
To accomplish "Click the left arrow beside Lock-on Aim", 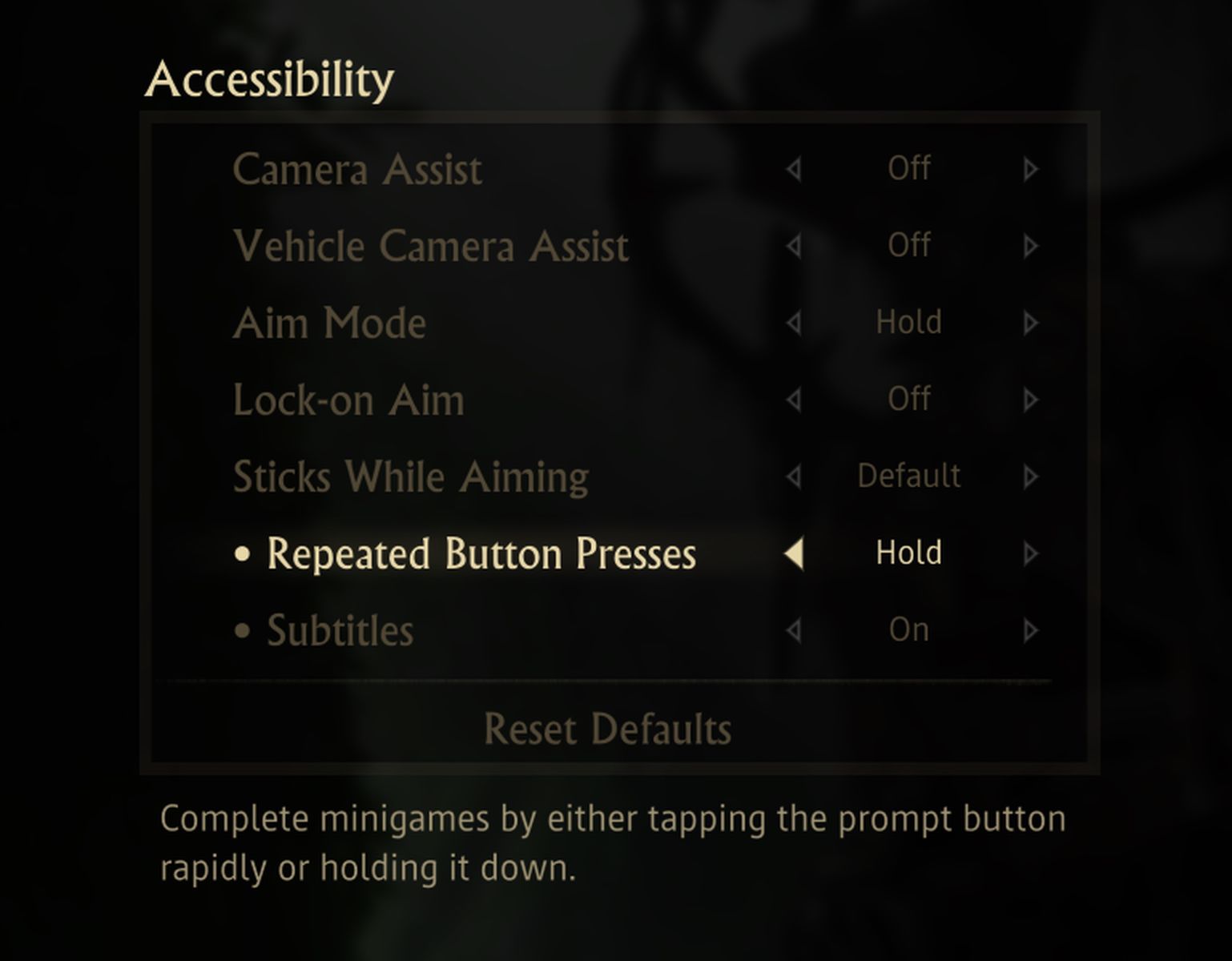I will point(794,400).
